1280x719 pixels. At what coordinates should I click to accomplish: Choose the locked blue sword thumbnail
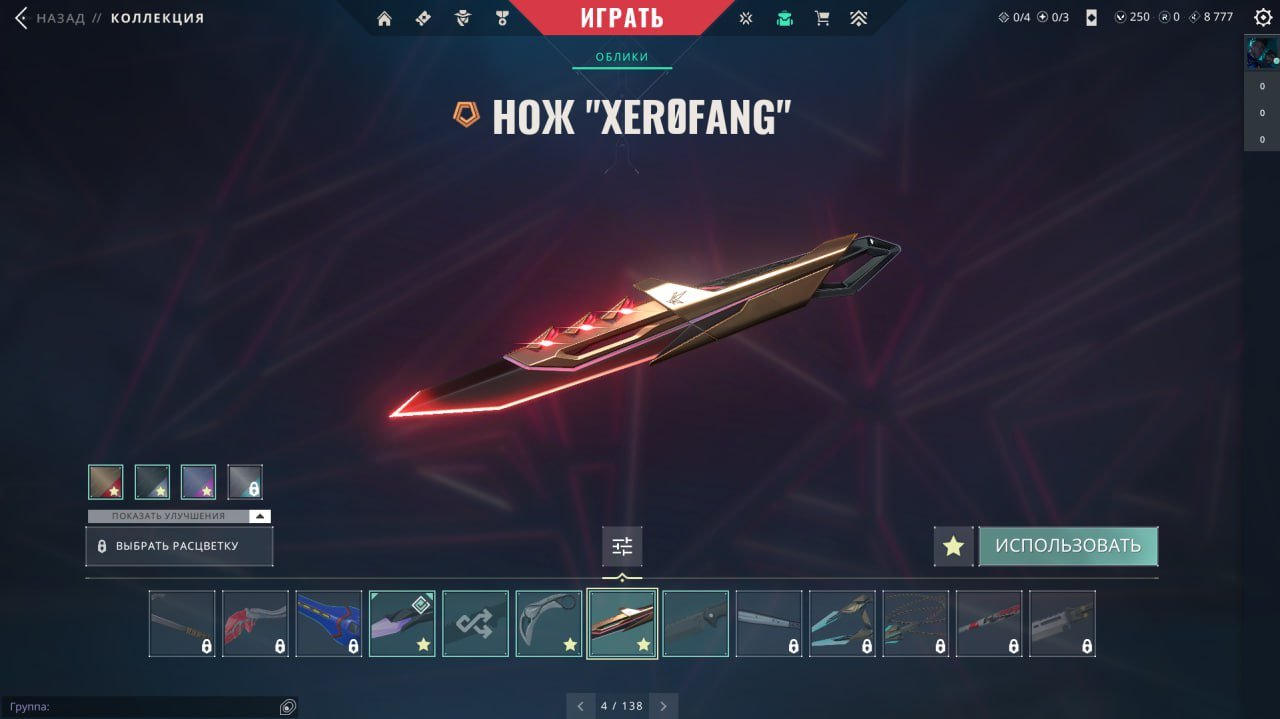tap(328, 624)
